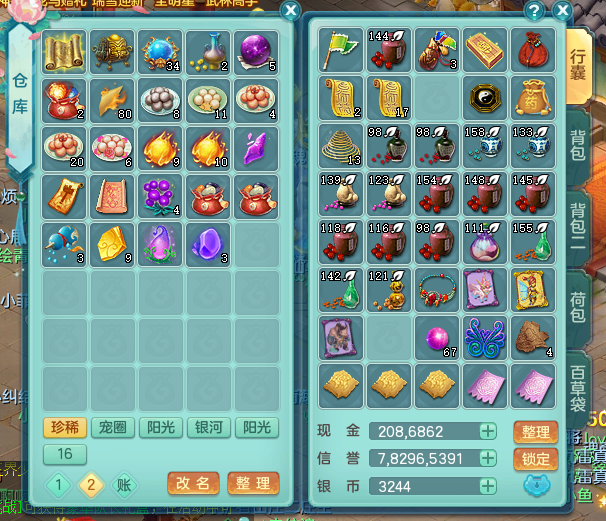The width and height of the screenshot is (606, 521).
Task: Switch to the 行囊 tab
Action: pyautogui.click(x=579, y=63)
